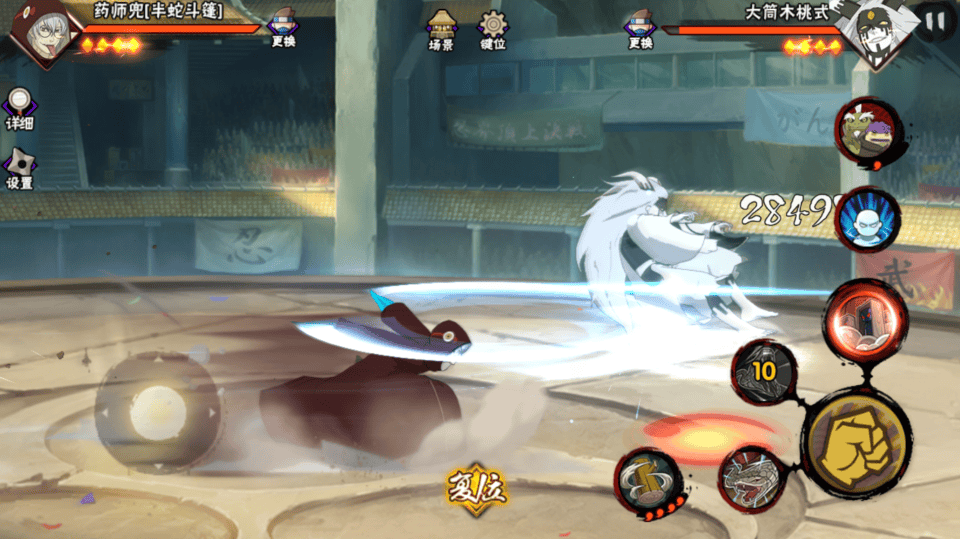Click 更换 beside 大筒木桃式 to change opponent

point(640,28)
